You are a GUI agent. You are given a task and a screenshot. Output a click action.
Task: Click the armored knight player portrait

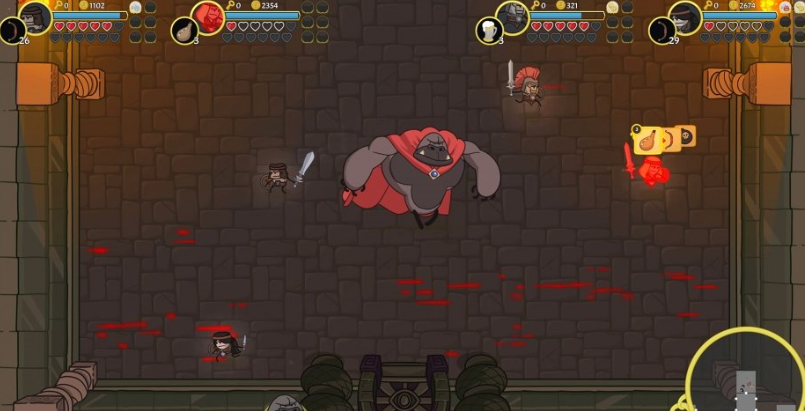[512, 15]
